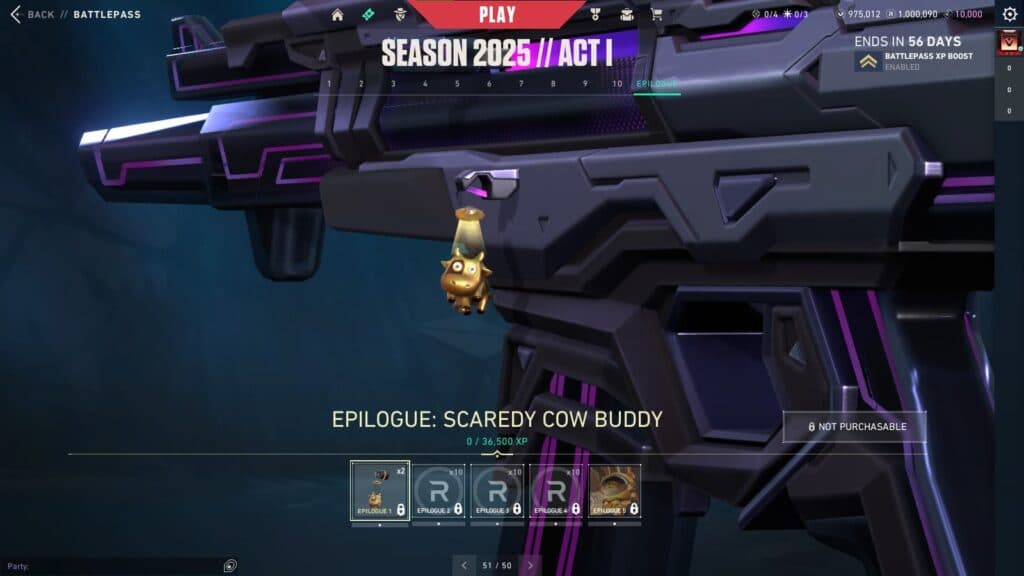This screenshot has height=576, width=1024.
Task: Select chapter 5 of the battlepass
Action: 457,84
